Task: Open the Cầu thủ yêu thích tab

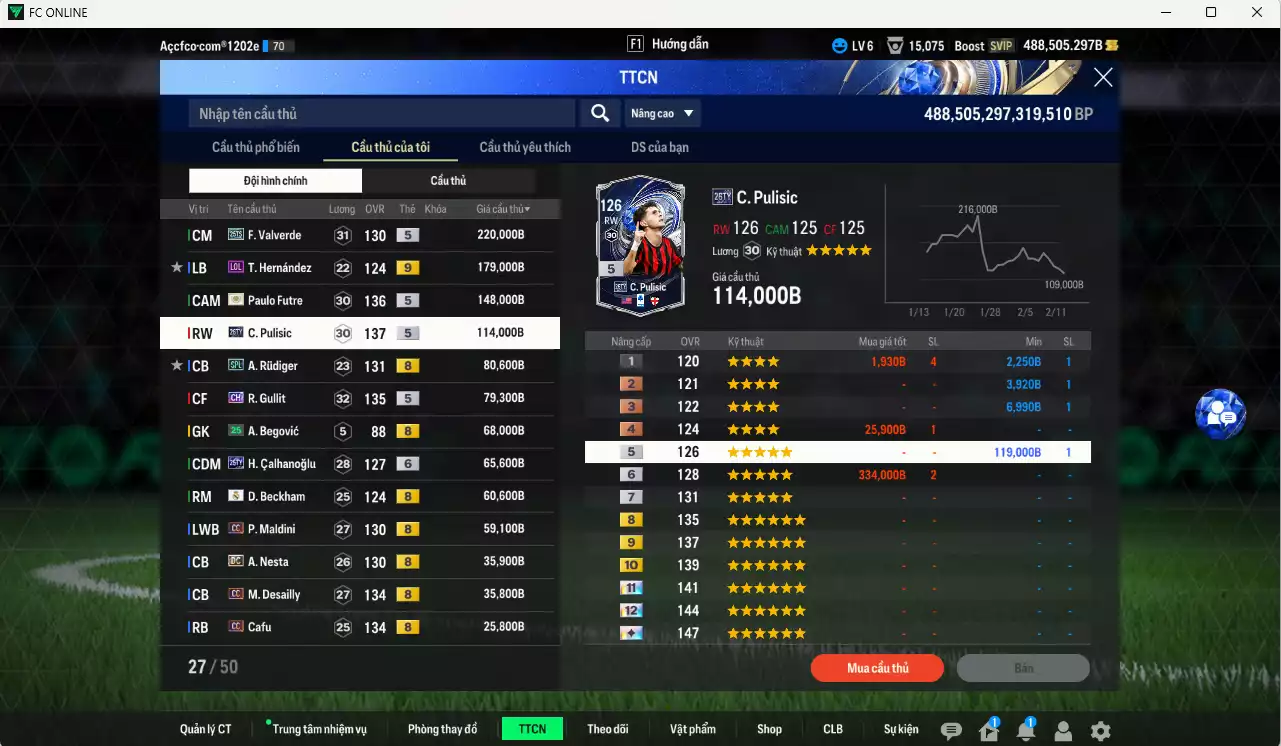Action: click(525, 147)
